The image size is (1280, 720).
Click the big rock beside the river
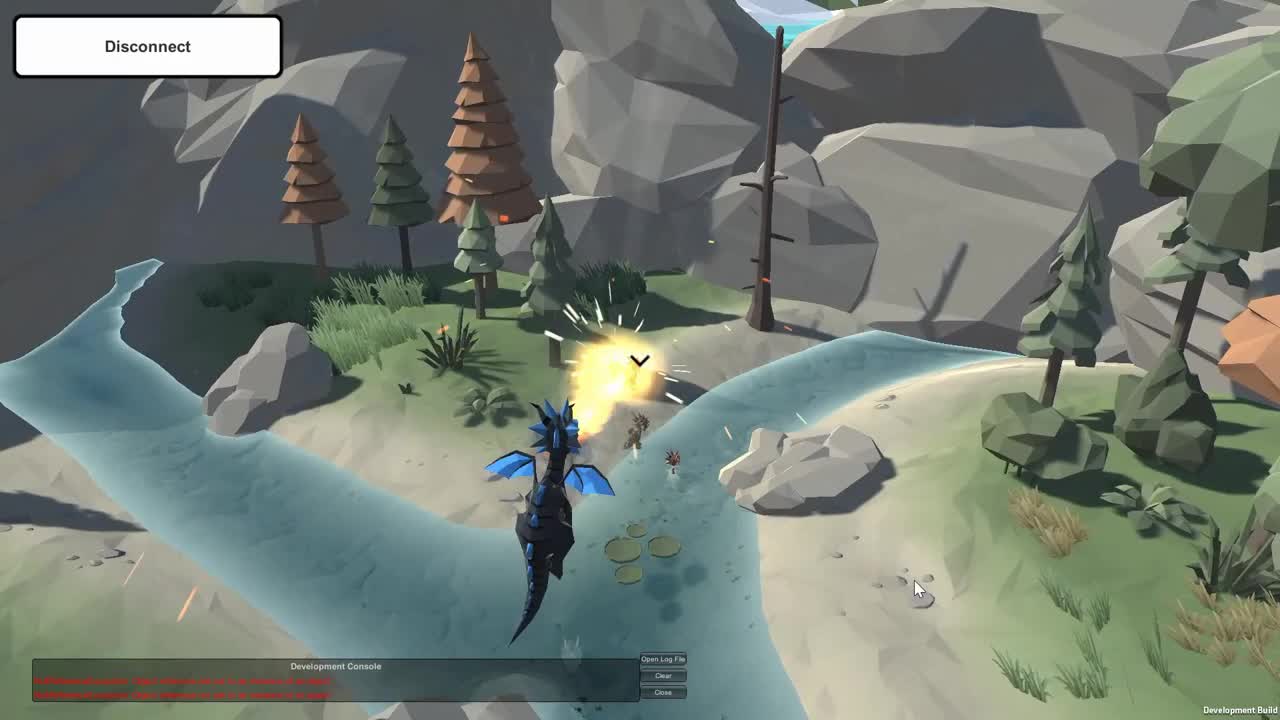click(x=800, y=470)
